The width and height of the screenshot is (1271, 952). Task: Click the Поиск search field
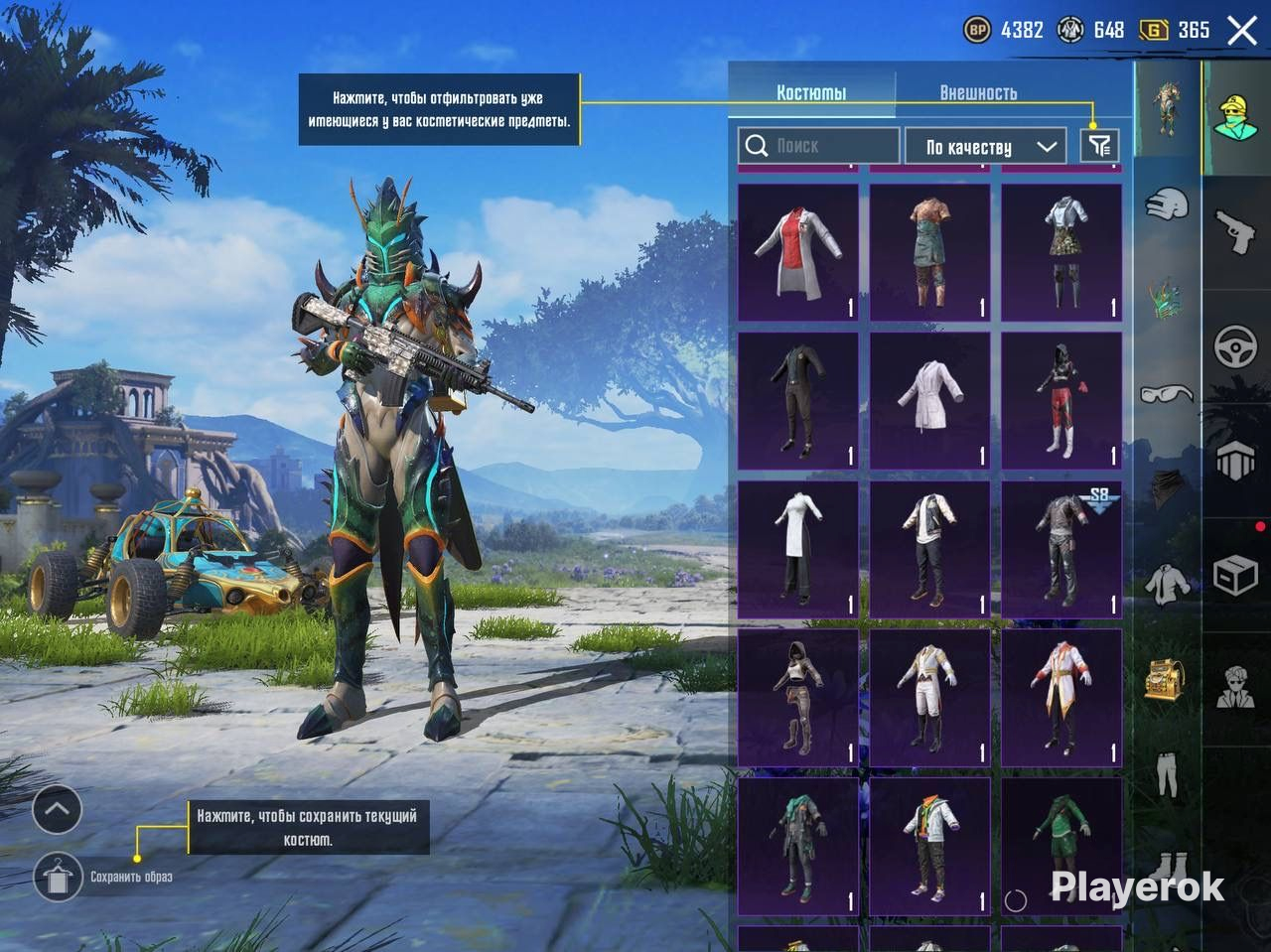point(819,146)
